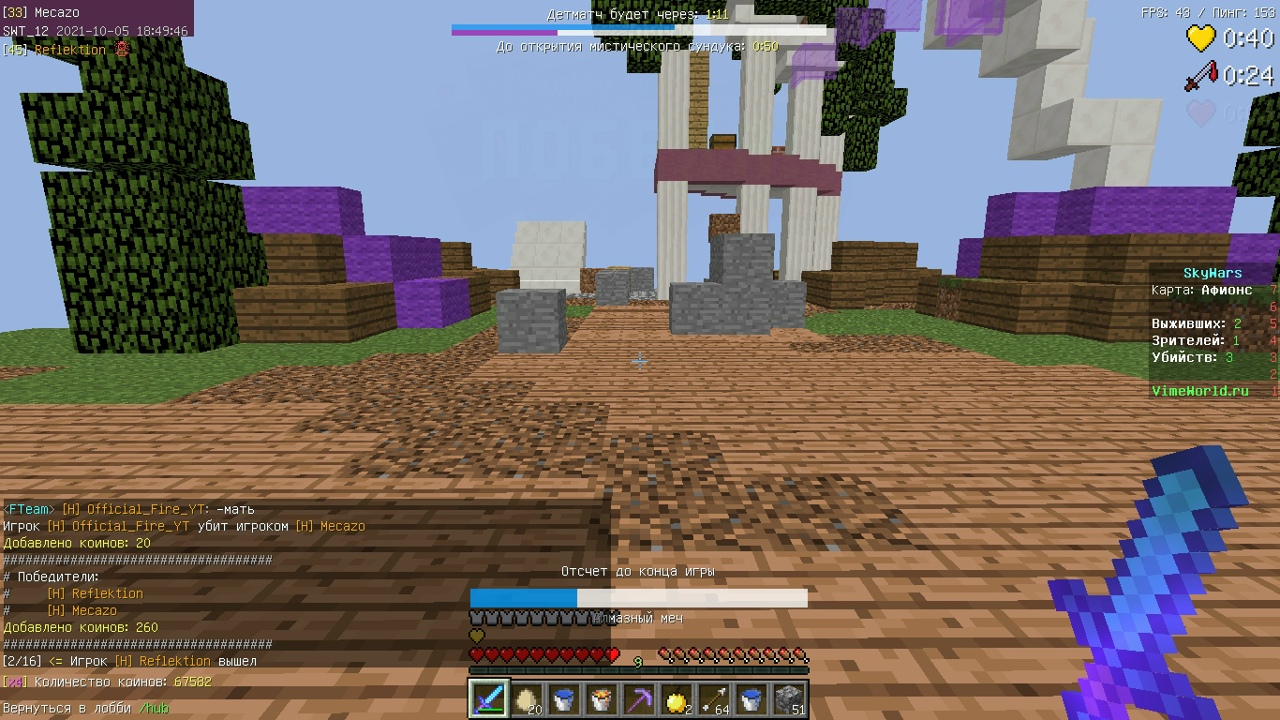The image size is (1280, 720).
Task: Select the water bucket in slot three
Action: coord(562,697)
